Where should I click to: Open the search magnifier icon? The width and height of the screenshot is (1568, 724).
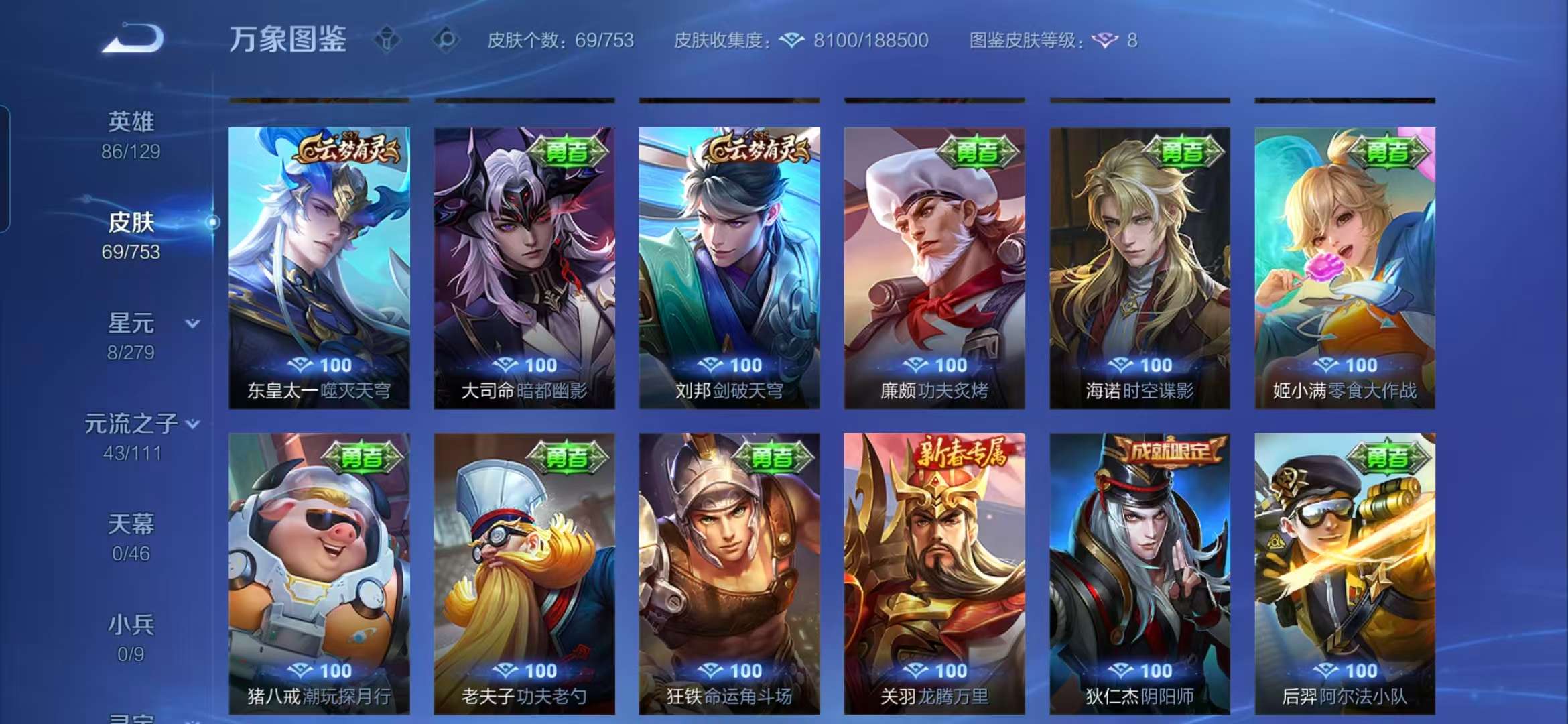pos(443,40)
